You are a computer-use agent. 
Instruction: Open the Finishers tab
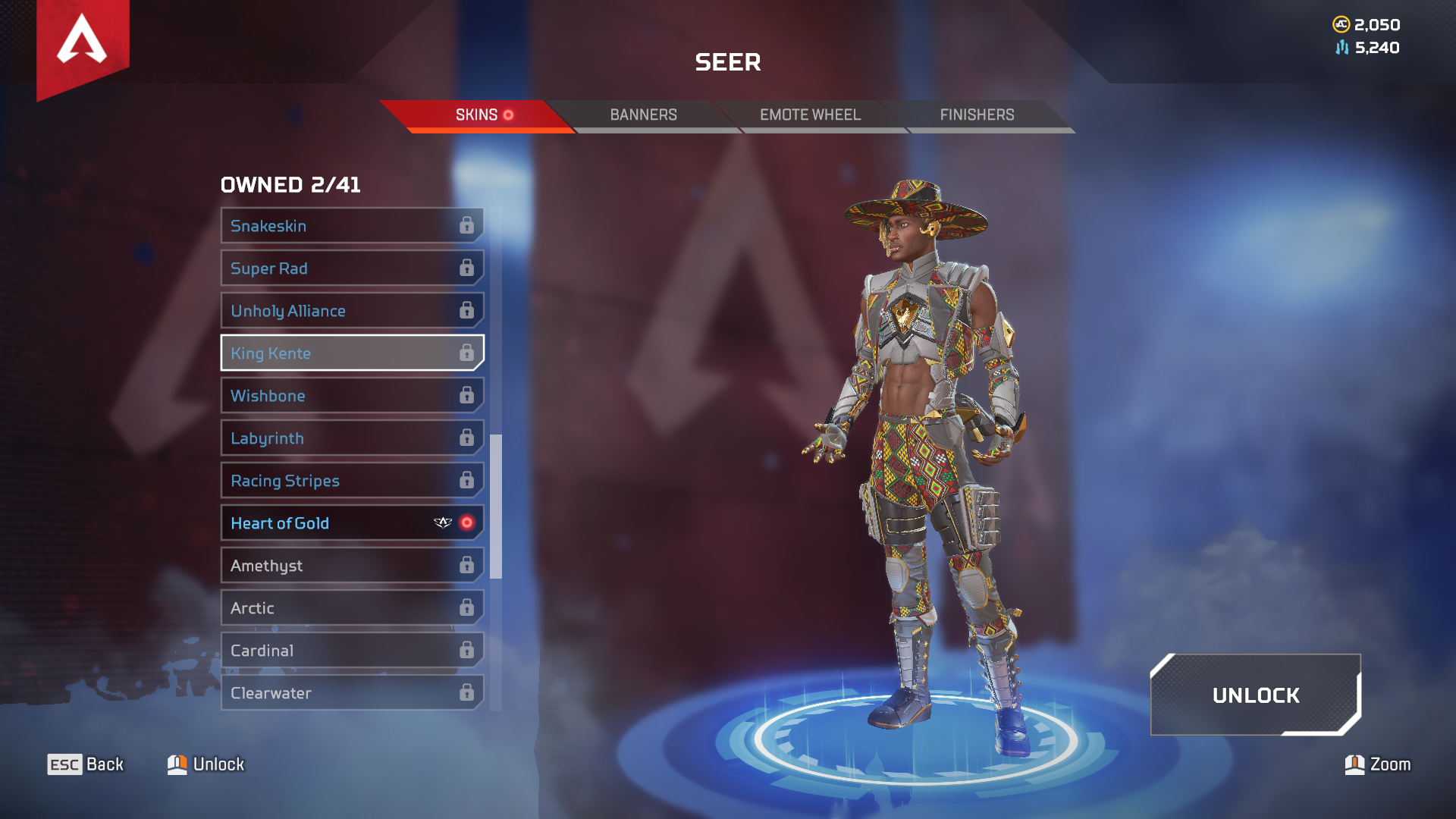pos(977,115)
